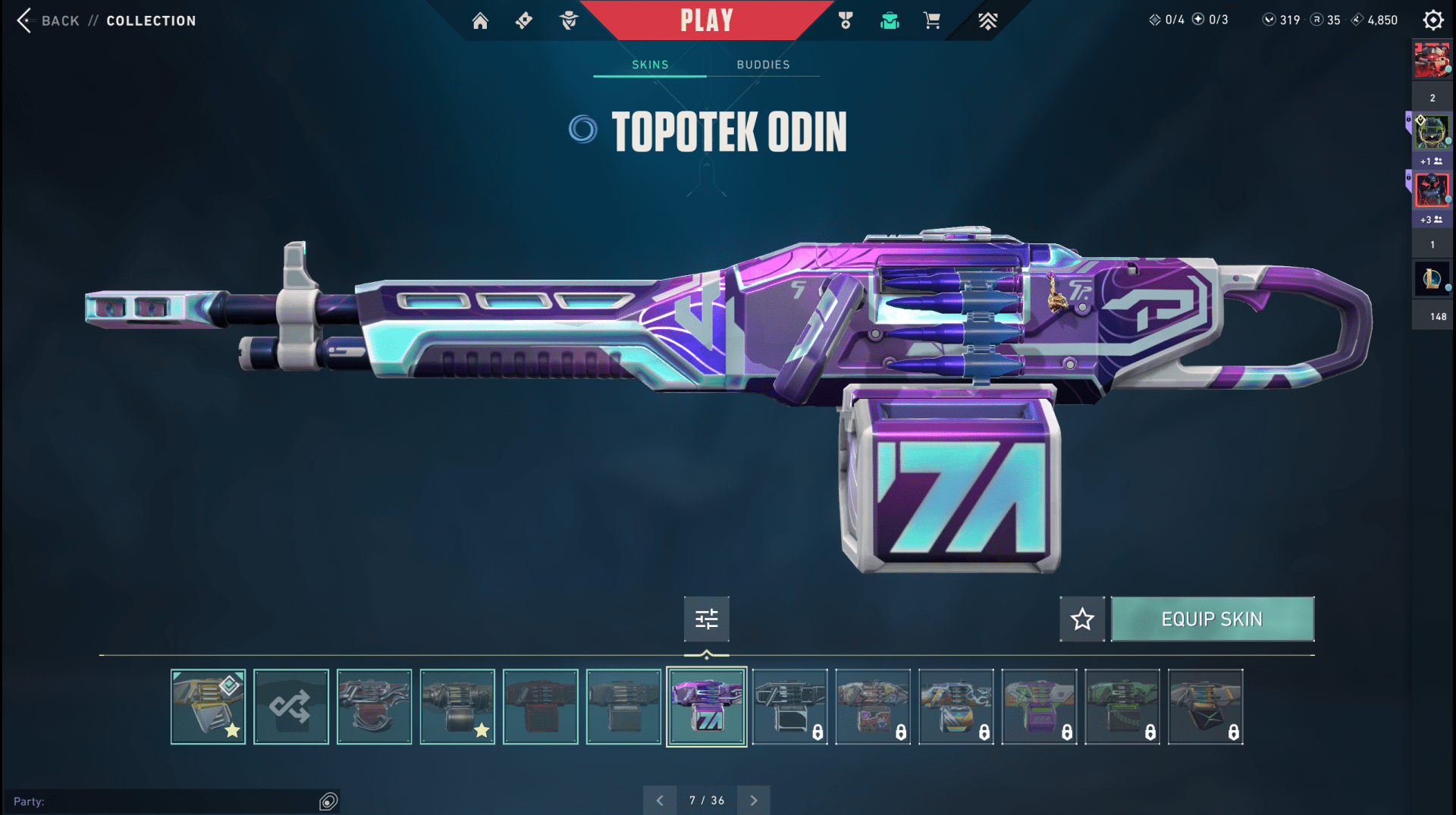Go to the next skins page
The image size is (1456, 815).
pos(753,800)
